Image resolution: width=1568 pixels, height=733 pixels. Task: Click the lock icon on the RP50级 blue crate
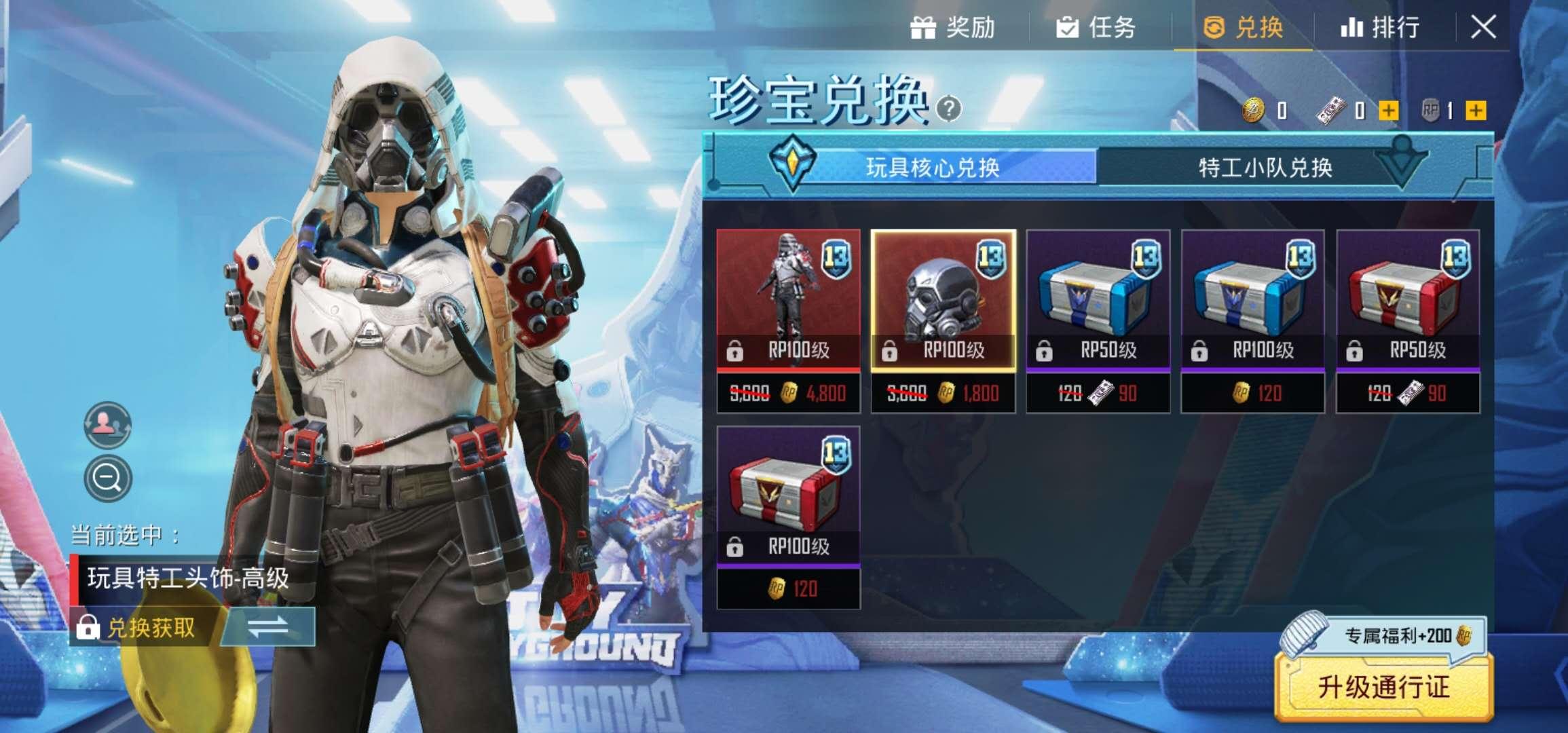1043,351
